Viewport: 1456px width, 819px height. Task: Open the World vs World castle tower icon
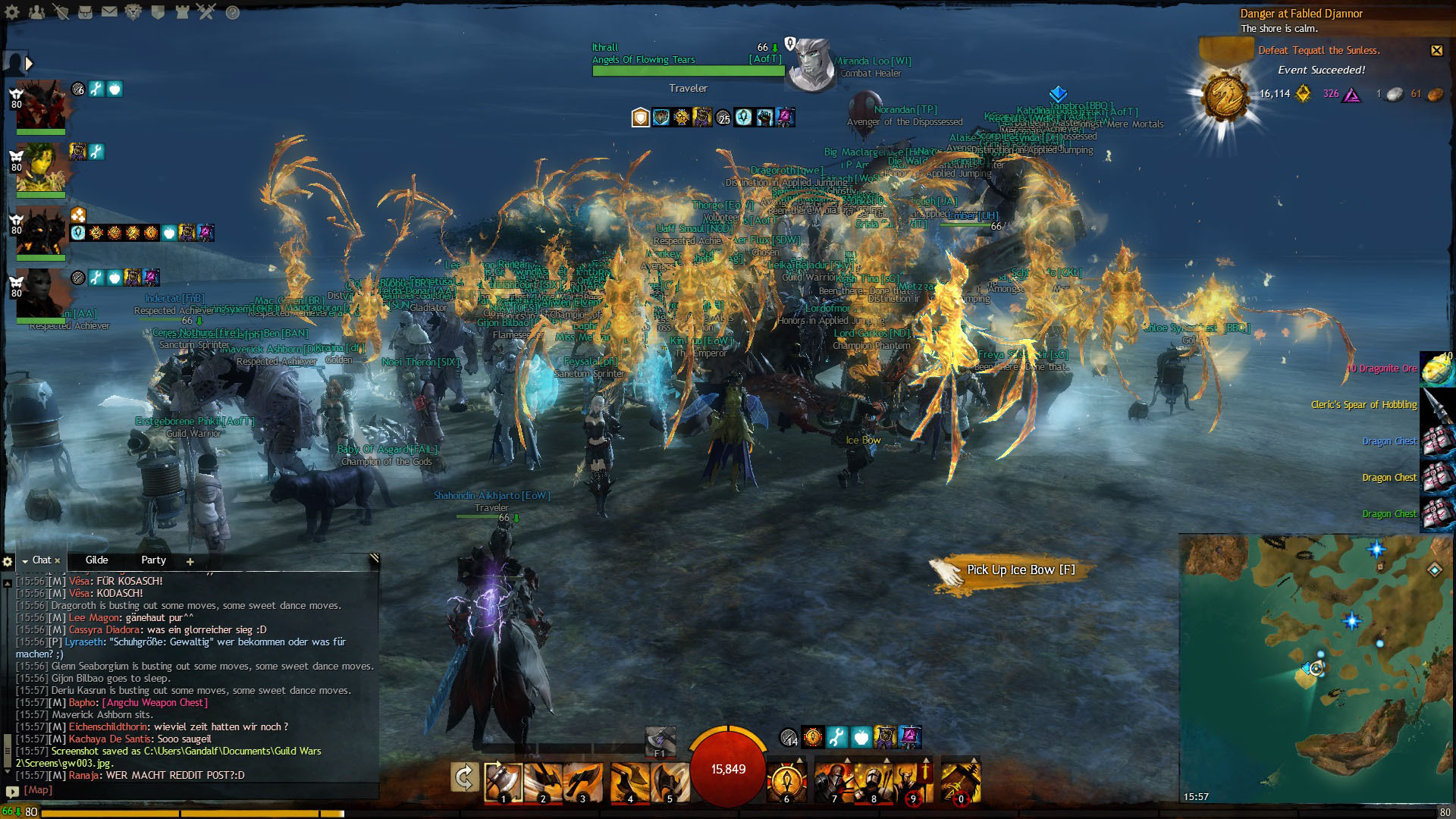(x=182, y=12)
